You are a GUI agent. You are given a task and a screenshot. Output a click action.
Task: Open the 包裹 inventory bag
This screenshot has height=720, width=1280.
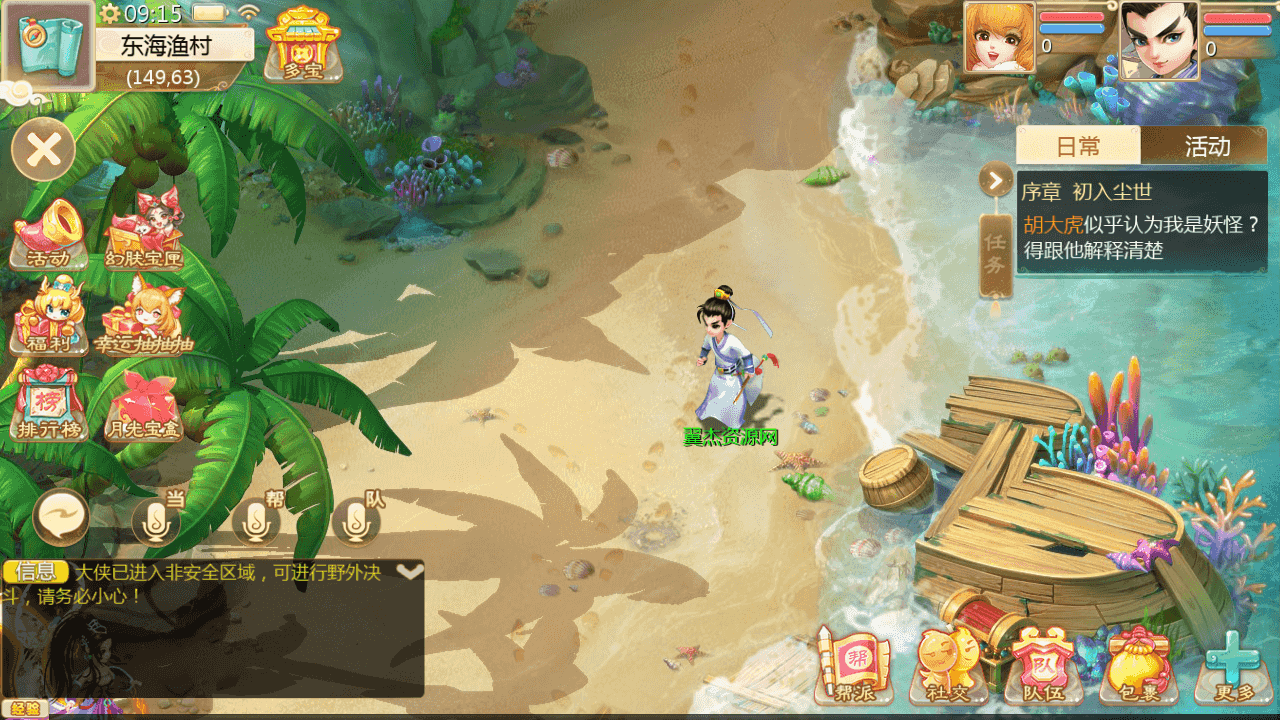[x=1139, y=665]
